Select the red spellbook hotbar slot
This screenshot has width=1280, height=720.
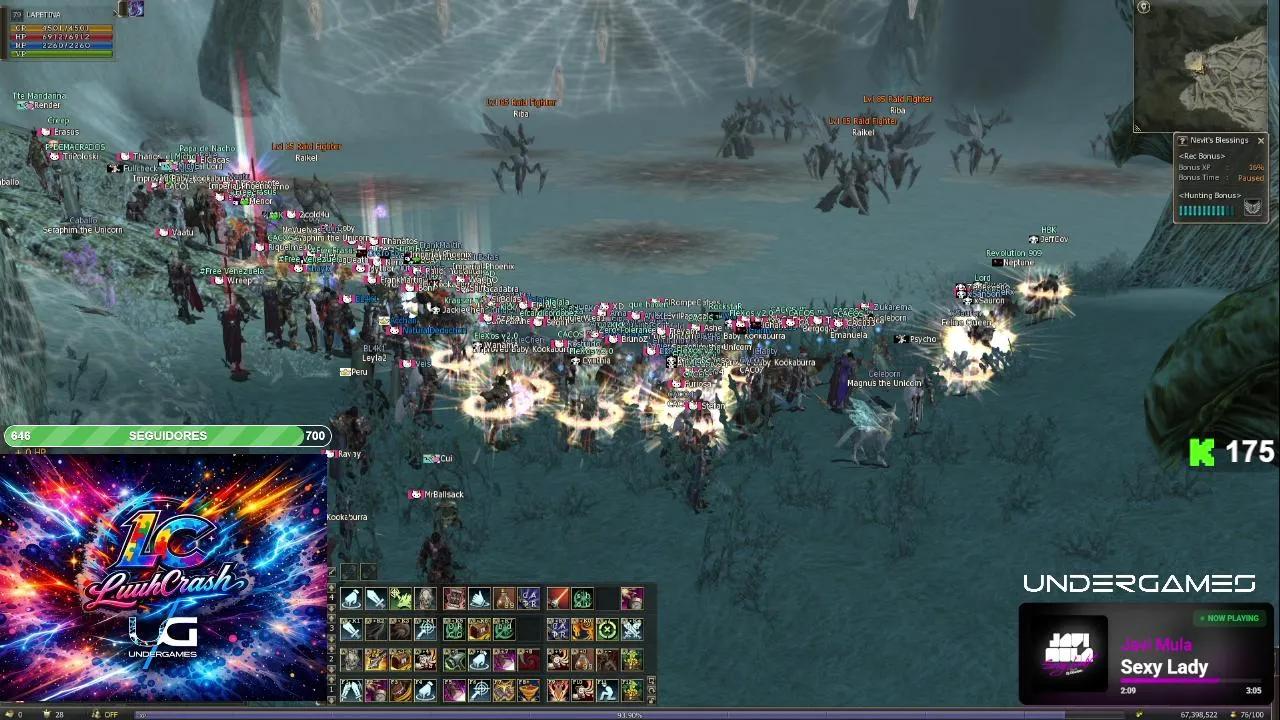coord(455,599)
